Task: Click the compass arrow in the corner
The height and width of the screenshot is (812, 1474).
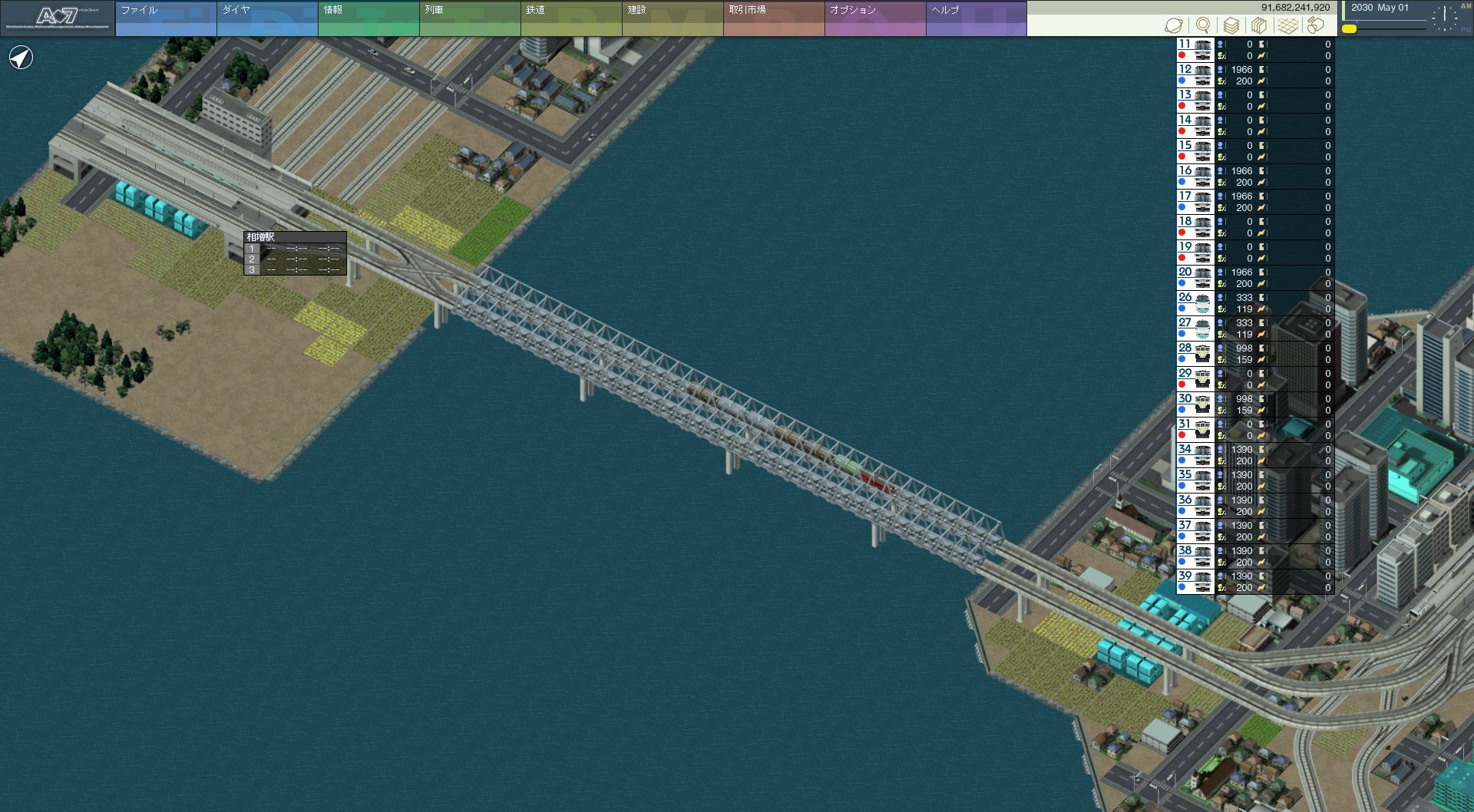Action: pos(21,58)
